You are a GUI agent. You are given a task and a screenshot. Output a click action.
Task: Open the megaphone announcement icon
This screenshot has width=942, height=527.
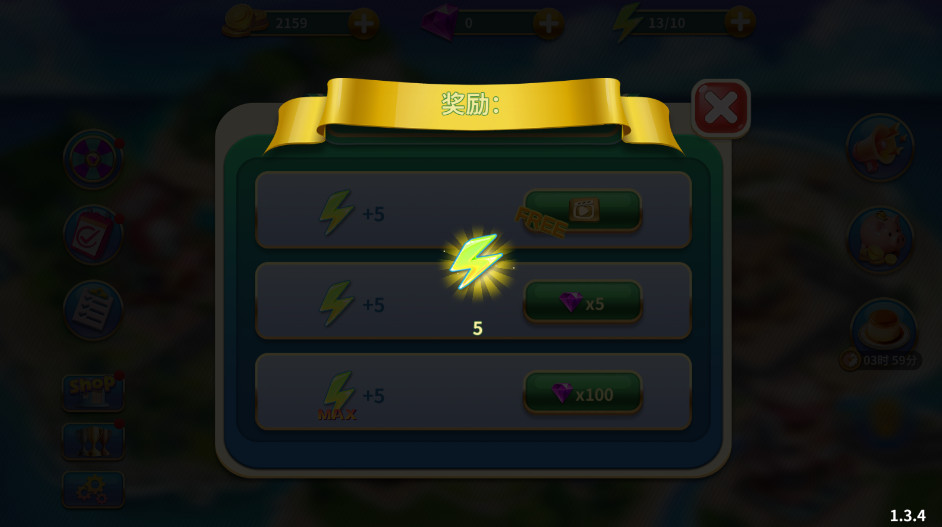[x=880, y=148]
